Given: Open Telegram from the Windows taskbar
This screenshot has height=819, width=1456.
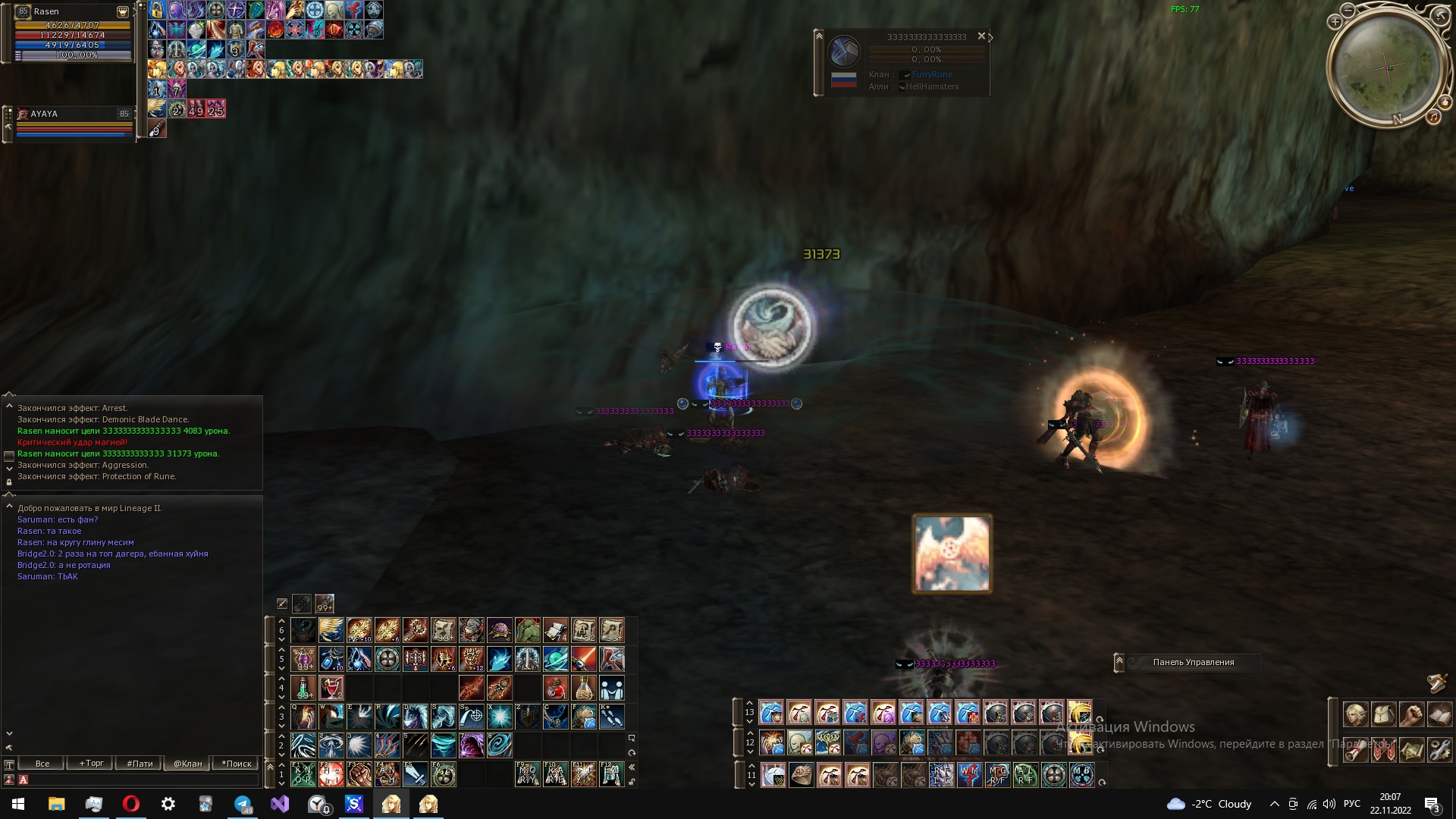Looking at the screenshot, I should [243, 804].
